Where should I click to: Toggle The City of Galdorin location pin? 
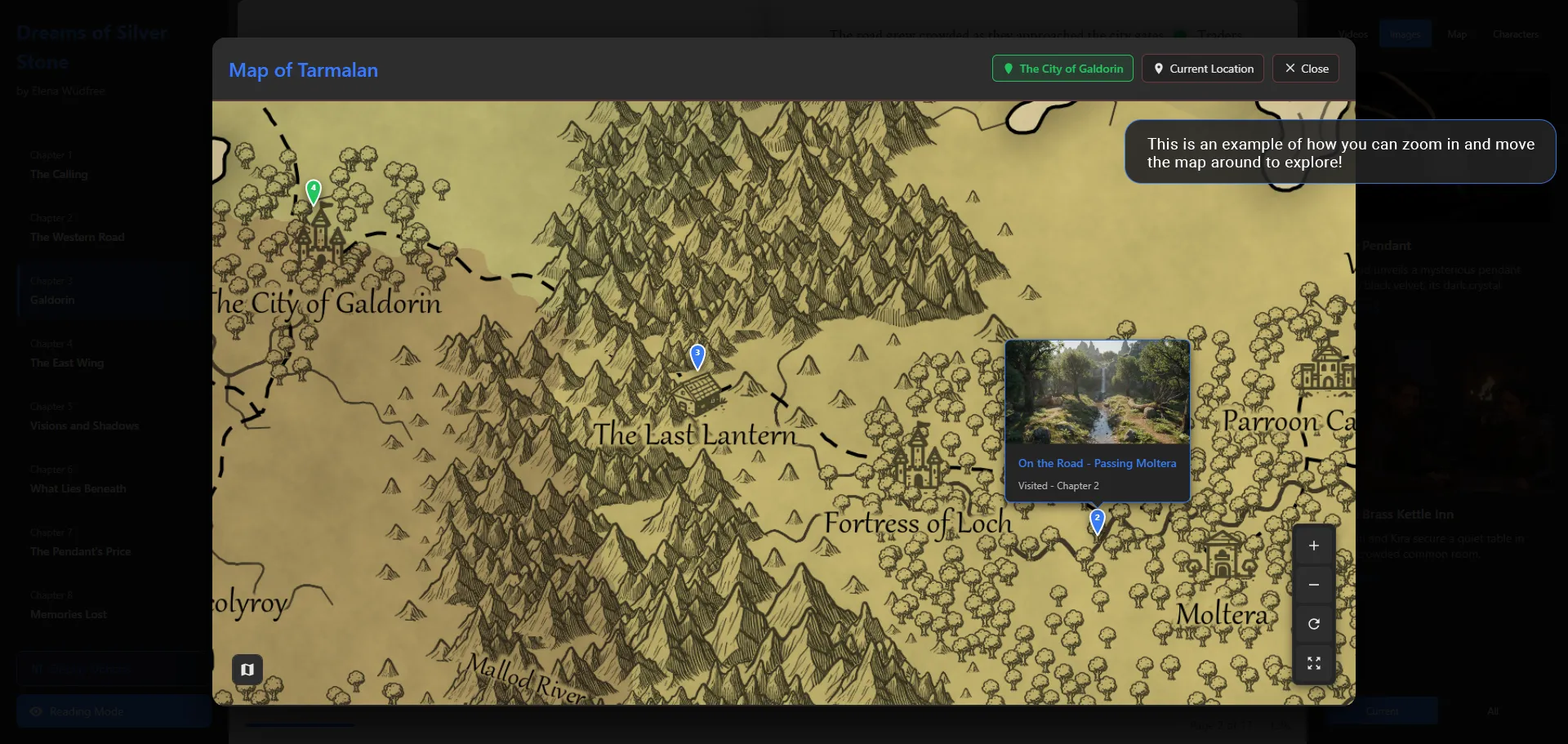pos(1061,69)
